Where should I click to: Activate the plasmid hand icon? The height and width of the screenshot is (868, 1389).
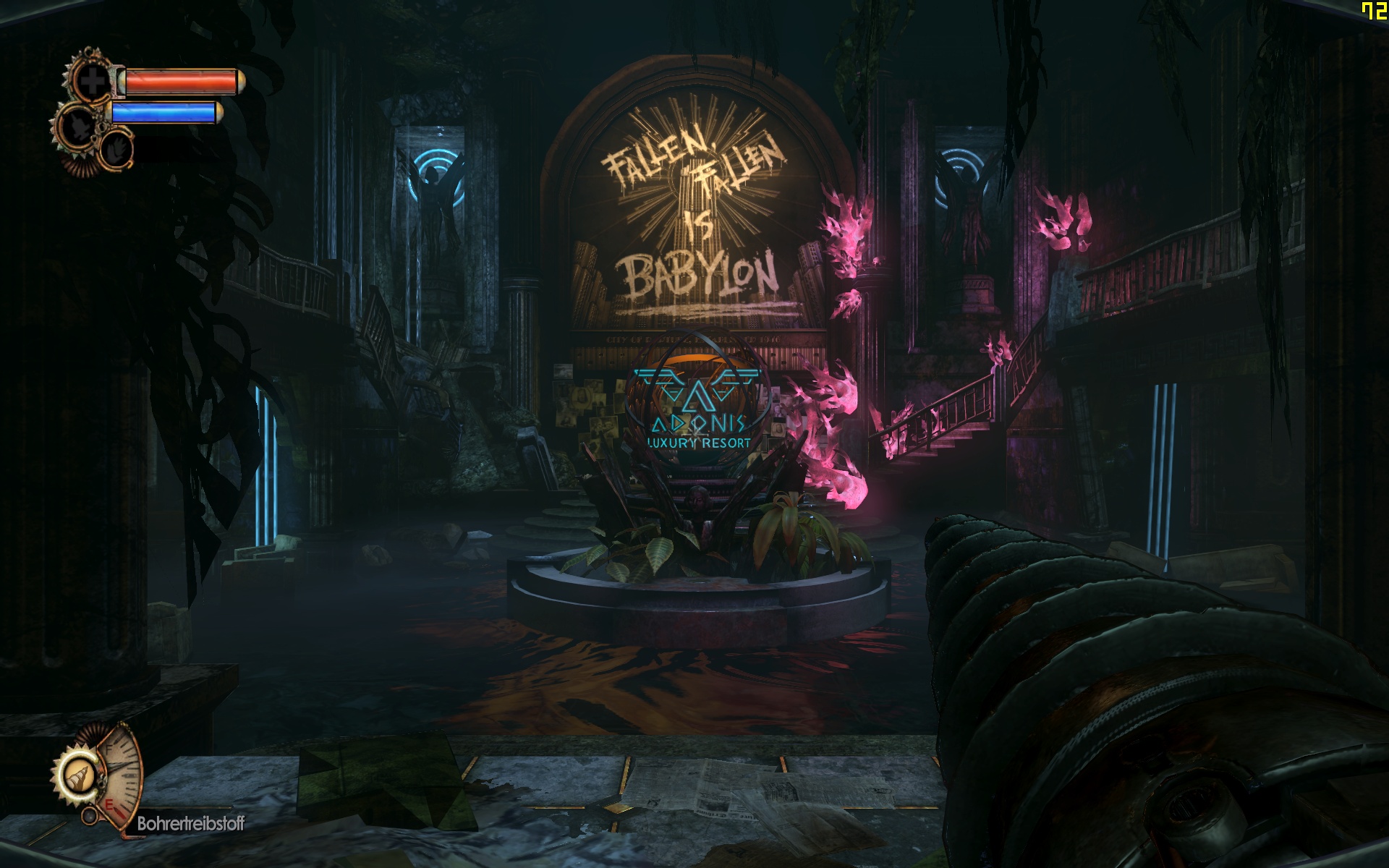tap(116, 150)
